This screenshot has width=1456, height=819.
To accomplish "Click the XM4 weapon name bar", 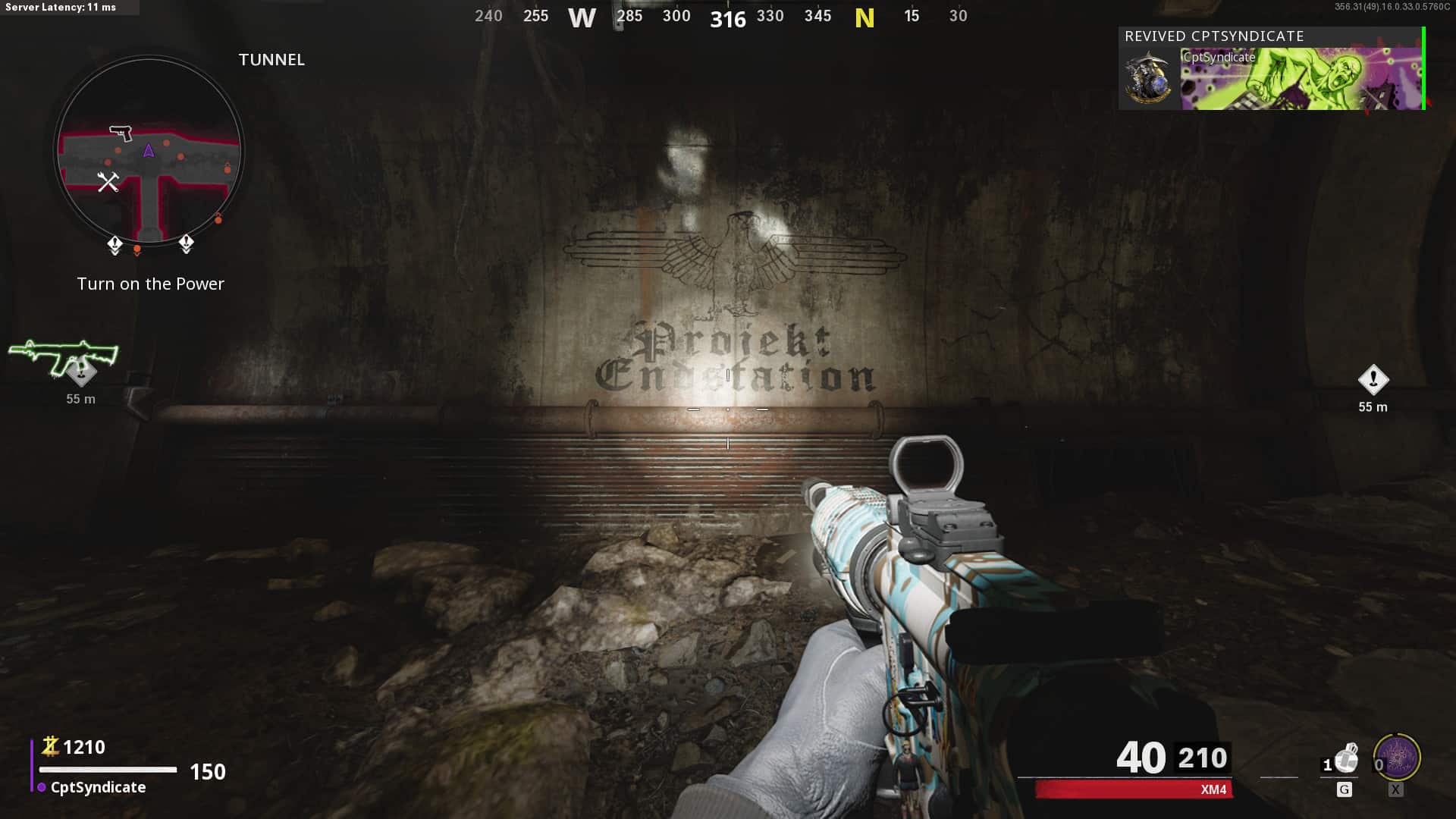I will [x=1134, y=789].
